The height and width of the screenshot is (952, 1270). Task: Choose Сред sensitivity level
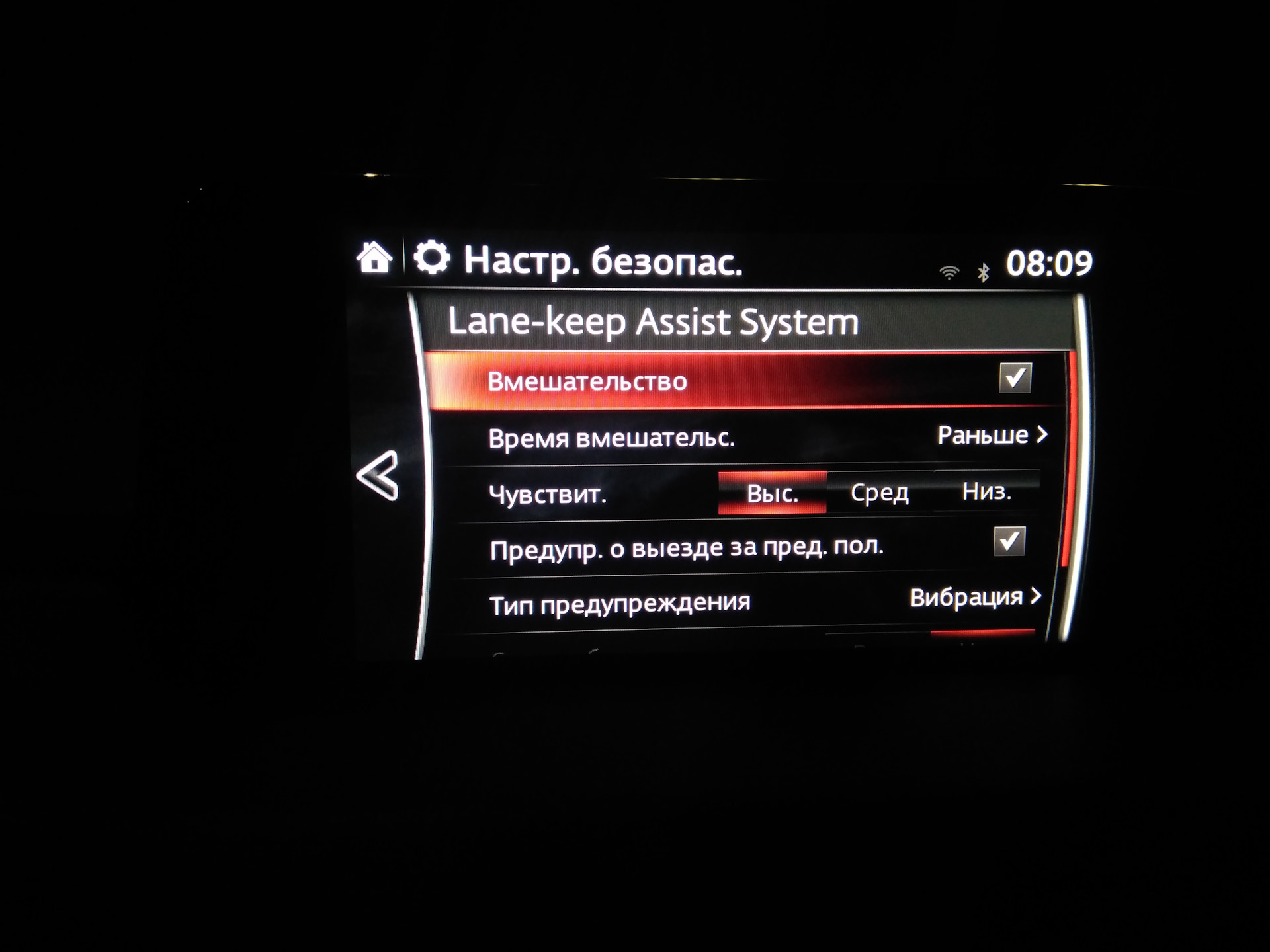click(879, 493)
